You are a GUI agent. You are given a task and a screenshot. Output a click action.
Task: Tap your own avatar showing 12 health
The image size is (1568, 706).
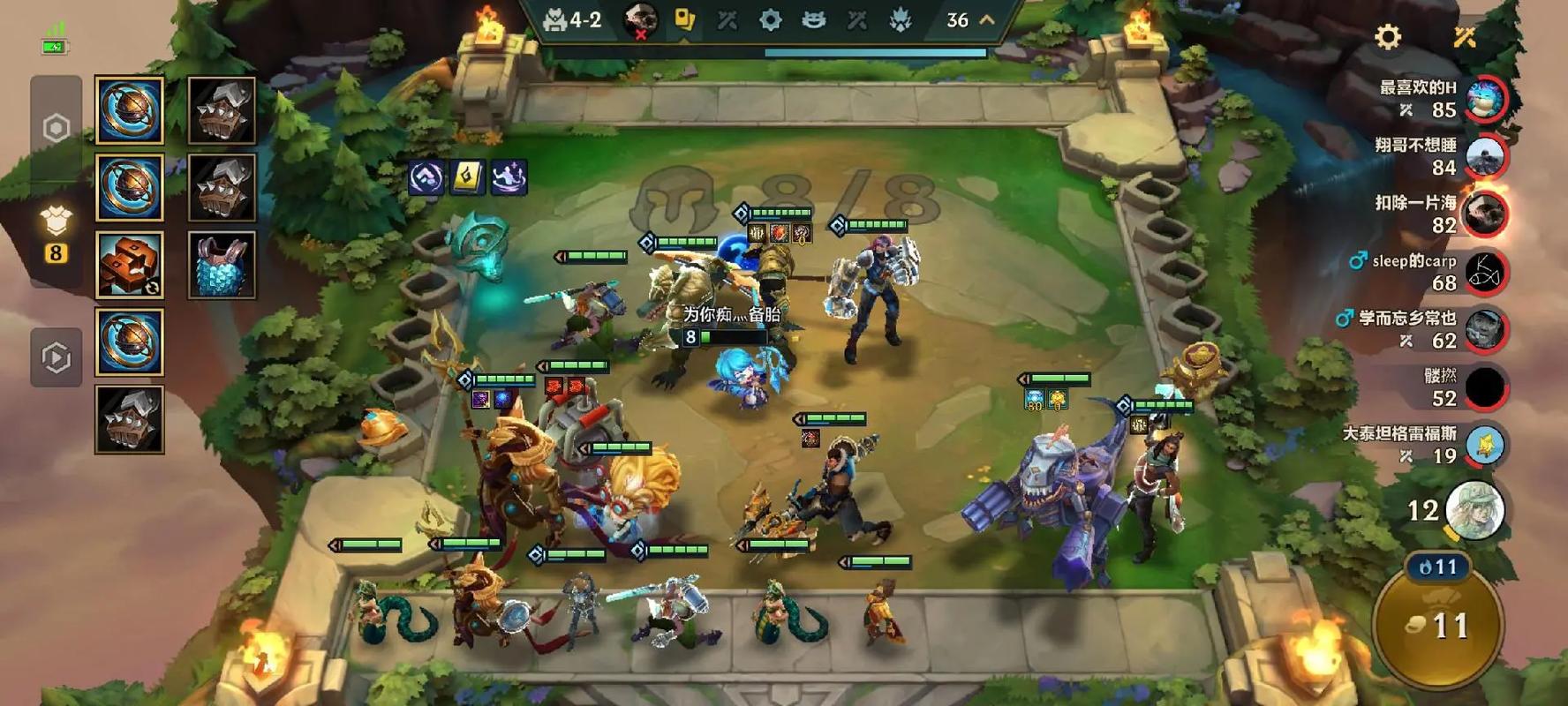coord(1473,509)
